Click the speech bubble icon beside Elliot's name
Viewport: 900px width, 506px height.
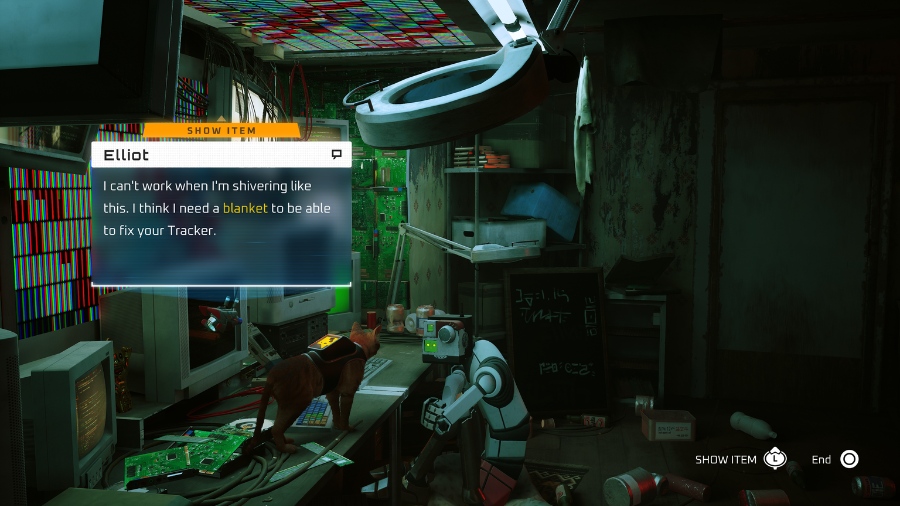(x=337, y=155)
